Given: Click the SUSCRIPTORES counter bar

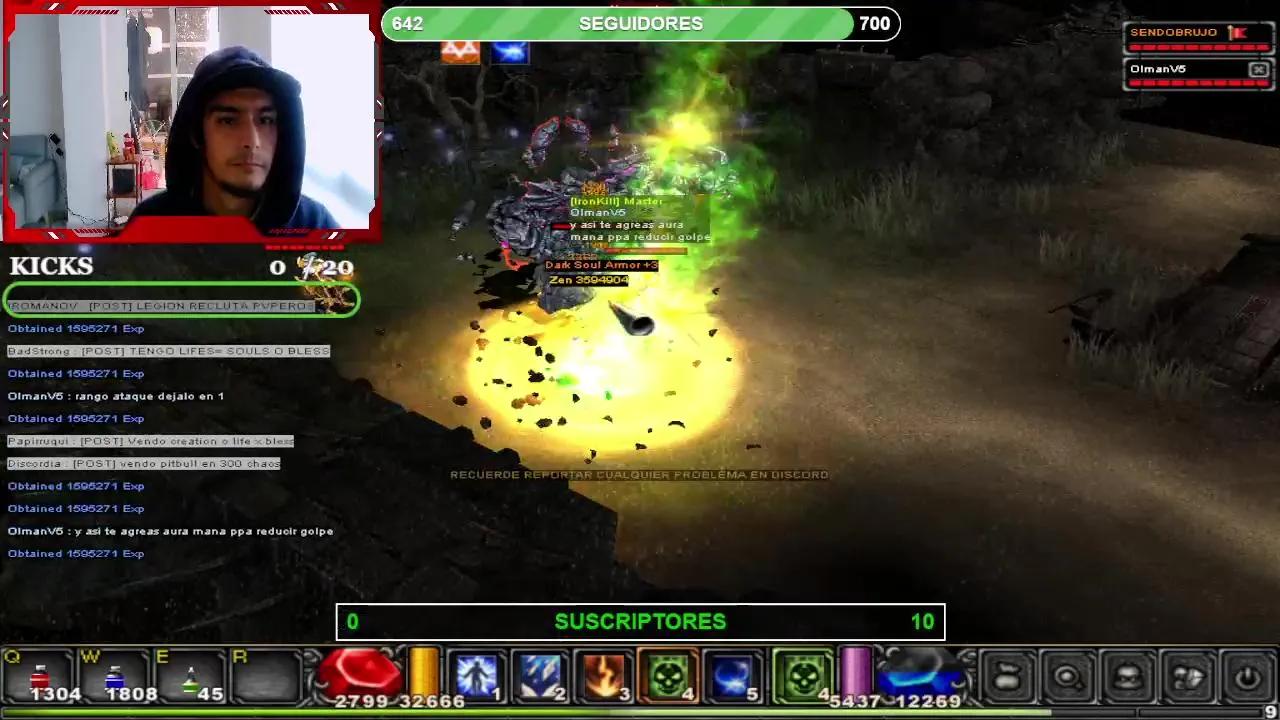Looking at the screenshot, I should pyautogui.click(x=640, y=621).
